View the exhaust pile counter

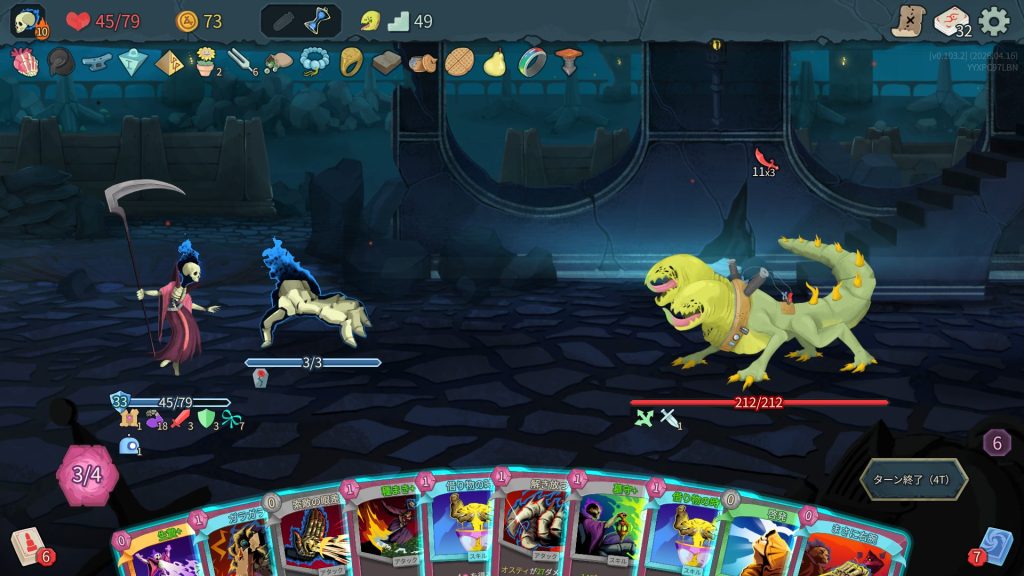click(996, 443)
